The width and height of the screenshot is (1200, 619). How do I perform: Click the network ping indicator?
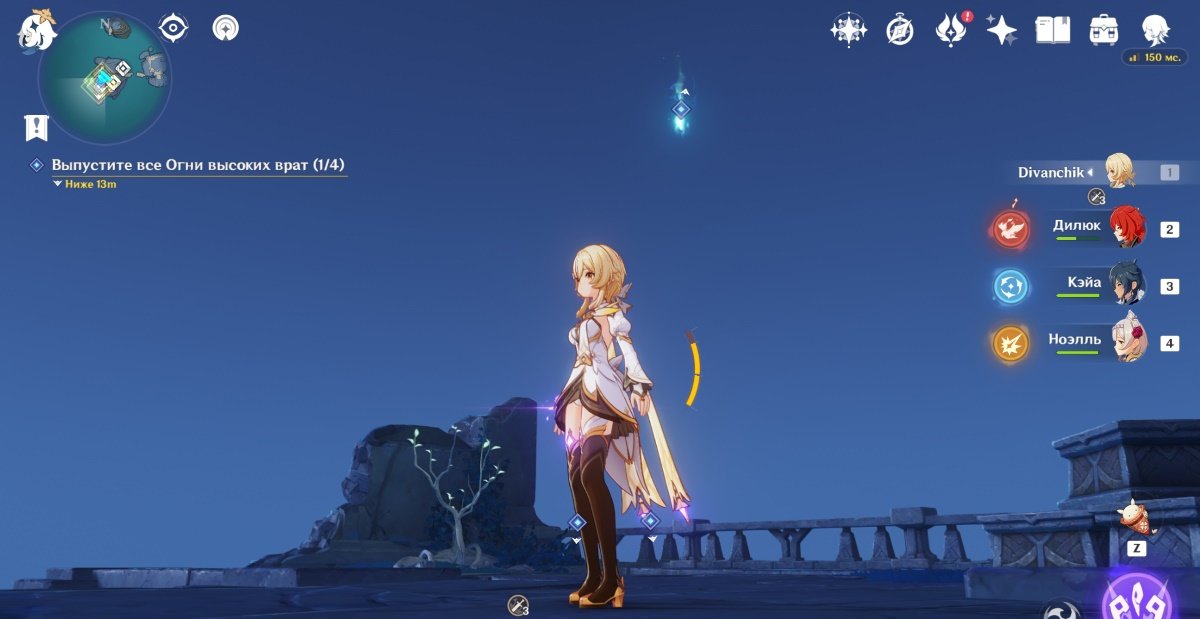tap(1155, 58)
